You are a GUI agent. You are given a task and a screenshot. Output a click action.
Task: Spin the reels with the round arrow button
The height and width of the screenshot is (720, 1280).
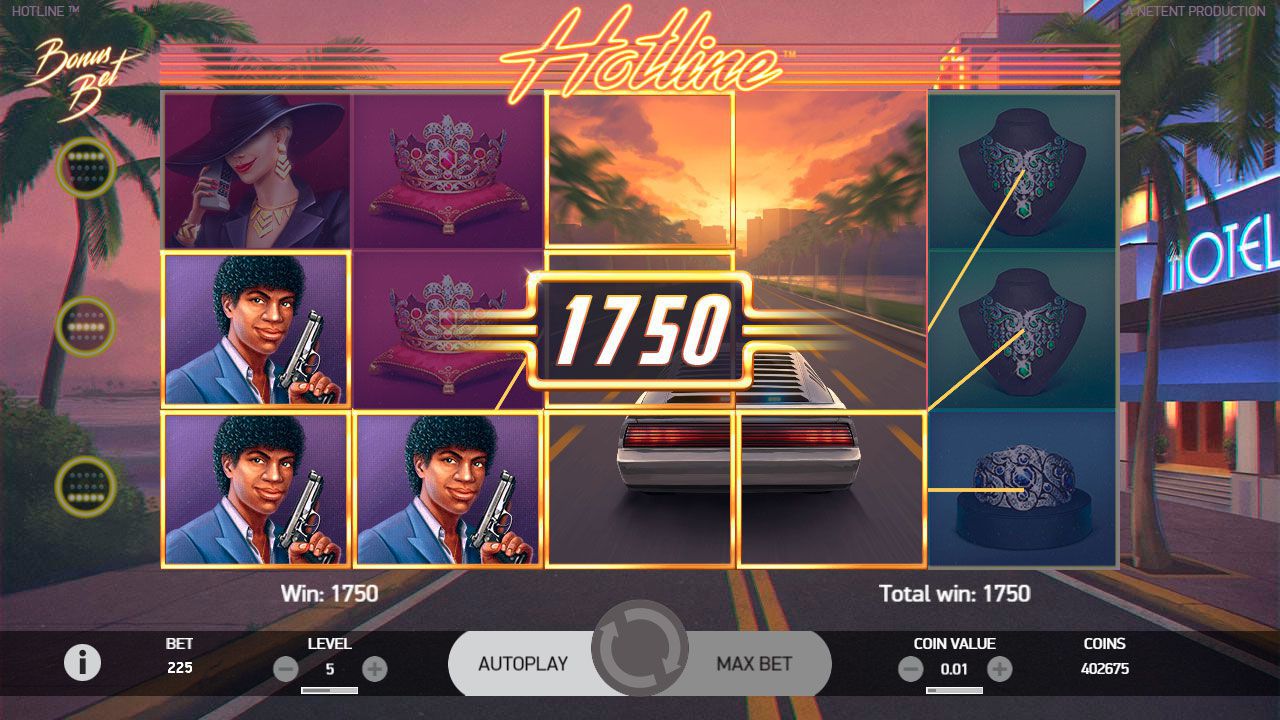640,650
